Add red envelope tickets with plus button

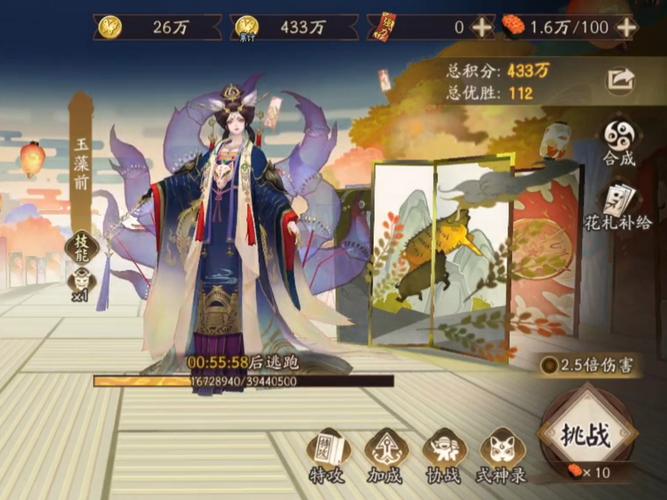[482, 27]
